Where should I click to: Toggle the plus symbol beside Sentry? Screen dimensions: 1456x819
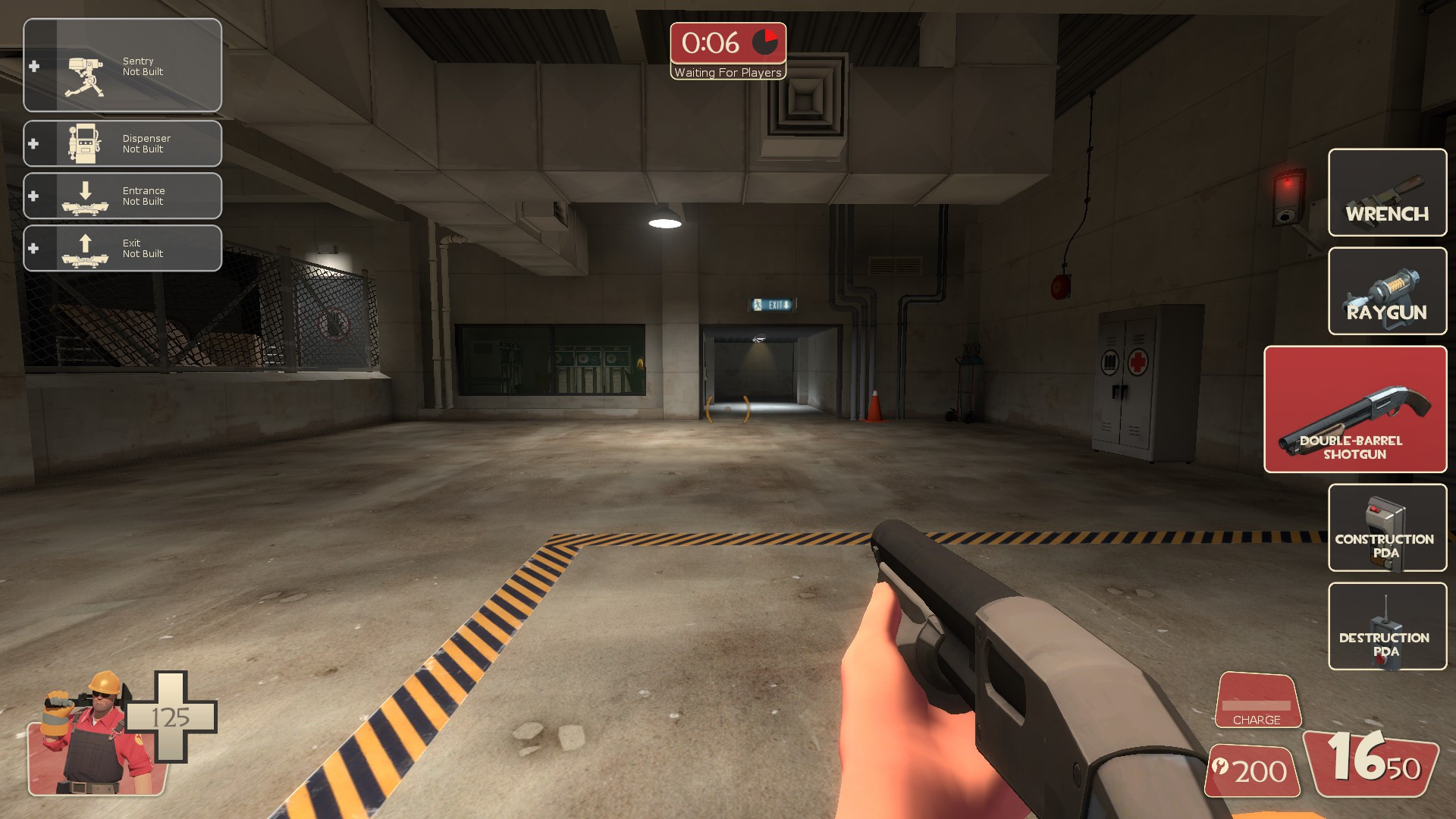click(x=33, y=66)
